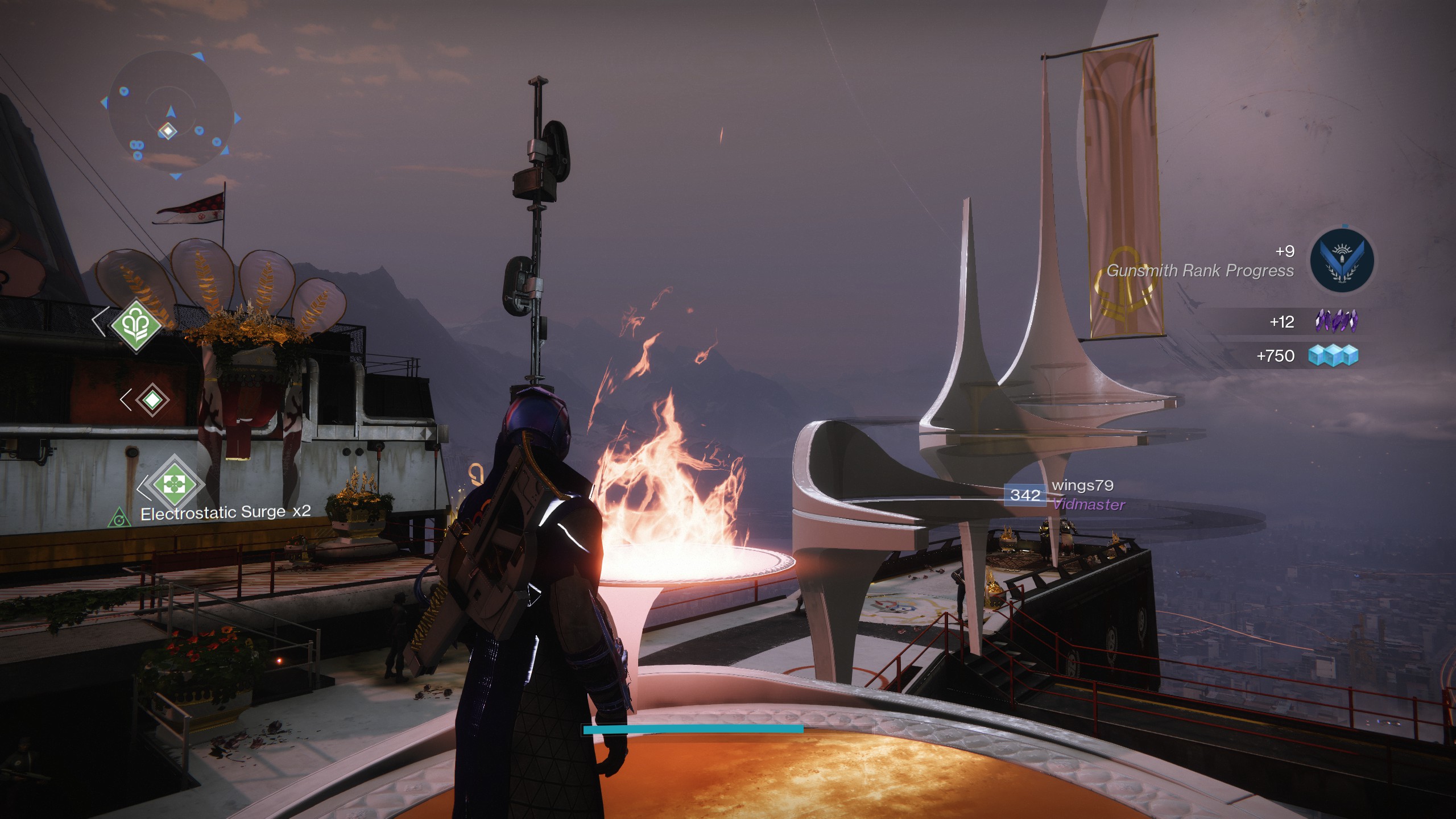This screenshot has height=819, width=1456.
Task: Click the Electrostatic Surge buff triangle icon
Action: click(x=119, y=518)
